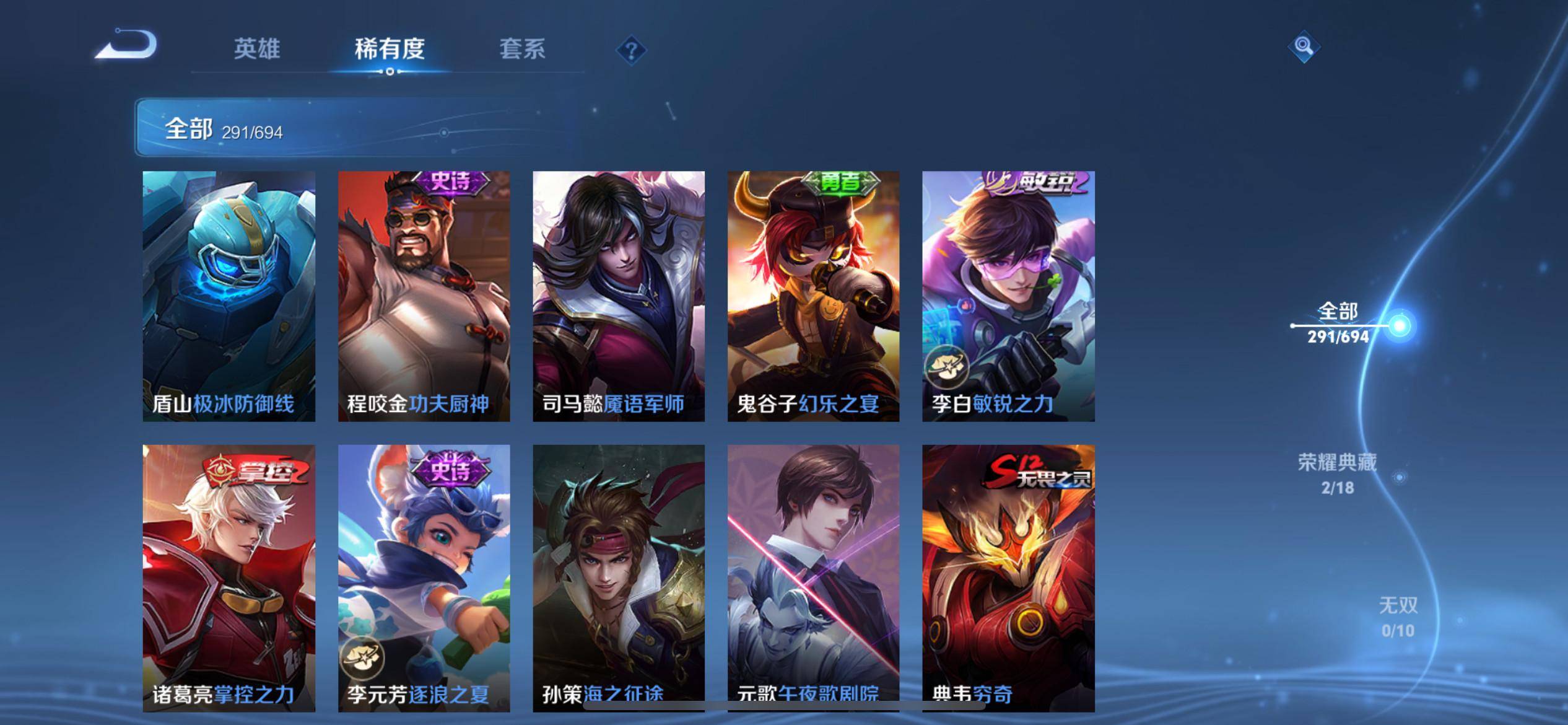Viewport: 1568px width, 725px height.
Task: Go back with the return arrow
Action: [128, 45]
